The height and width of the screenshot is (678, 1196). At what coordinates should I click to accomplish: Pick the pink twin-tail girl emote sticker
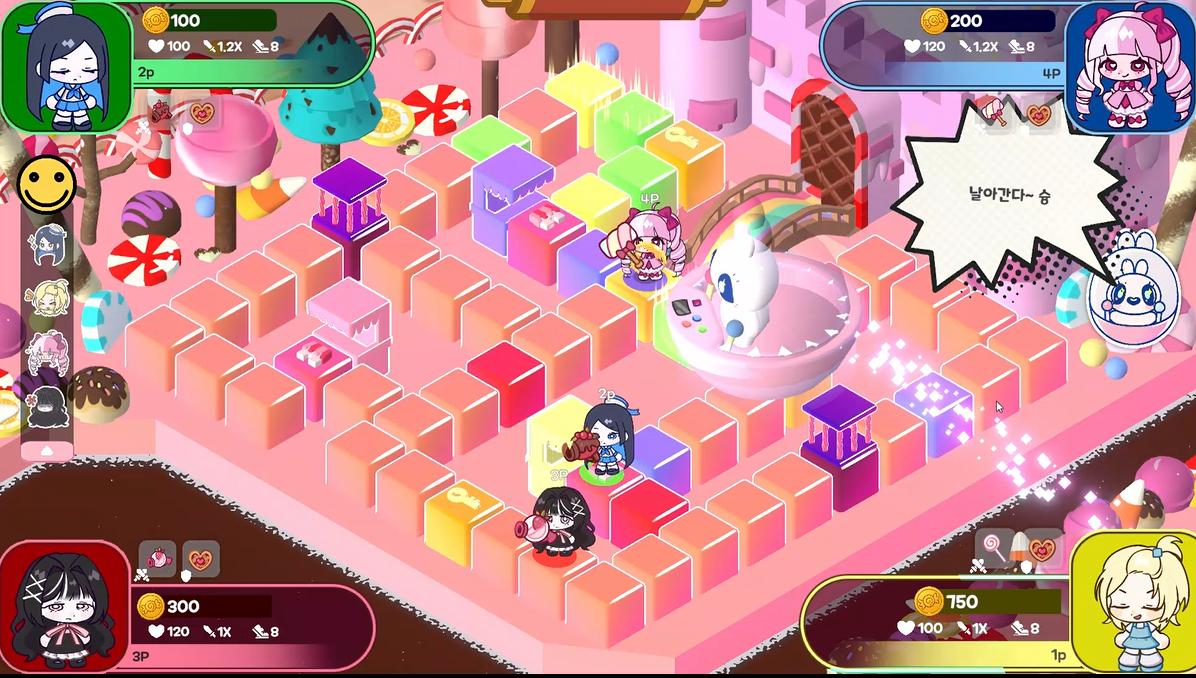[46, 352]
